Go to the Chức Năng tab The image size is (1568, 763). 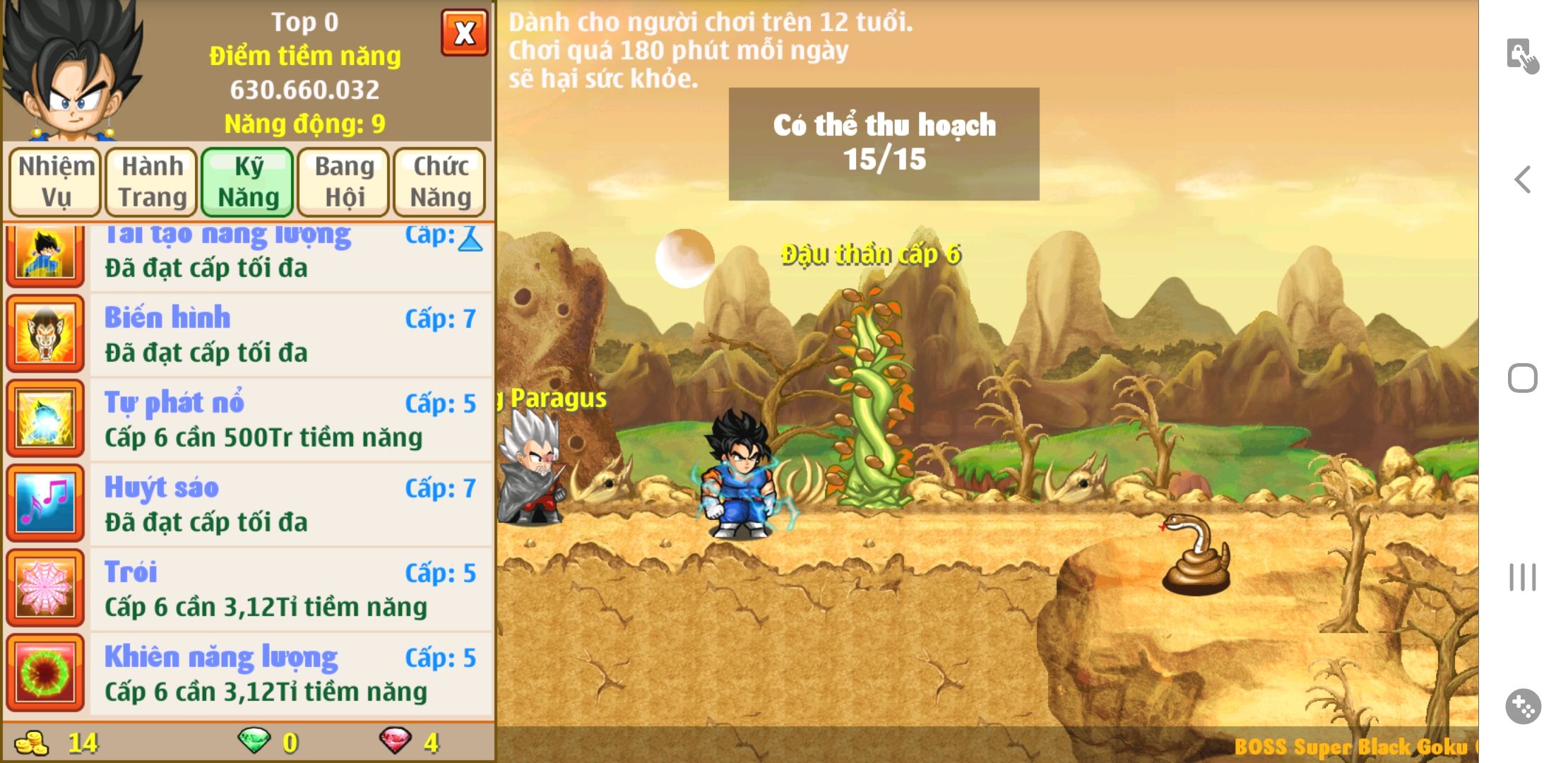pyautogui.click(x=440, y=182)
